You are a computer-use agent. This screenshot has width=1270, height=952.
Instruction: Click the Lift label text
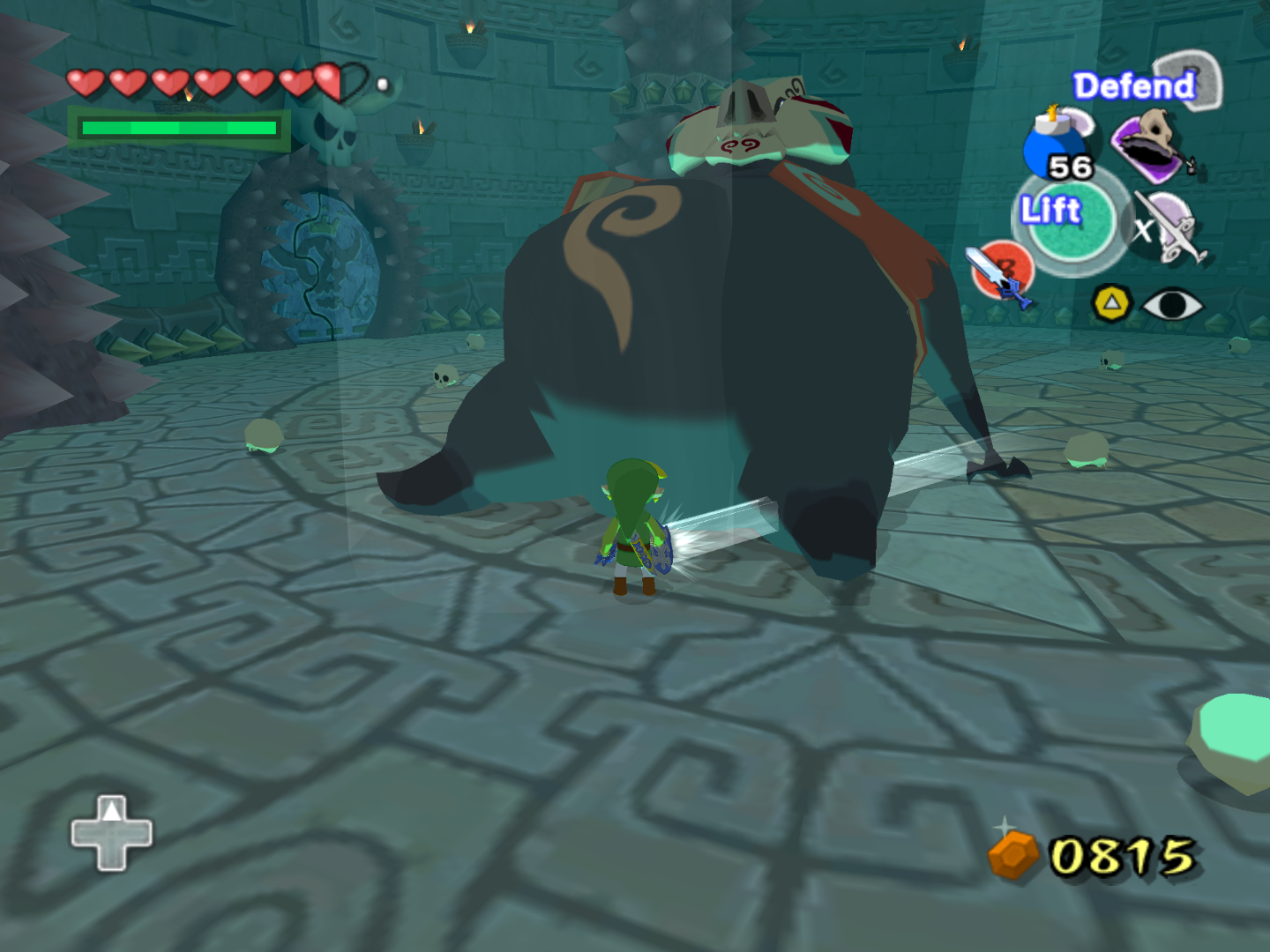[1050, 210]
